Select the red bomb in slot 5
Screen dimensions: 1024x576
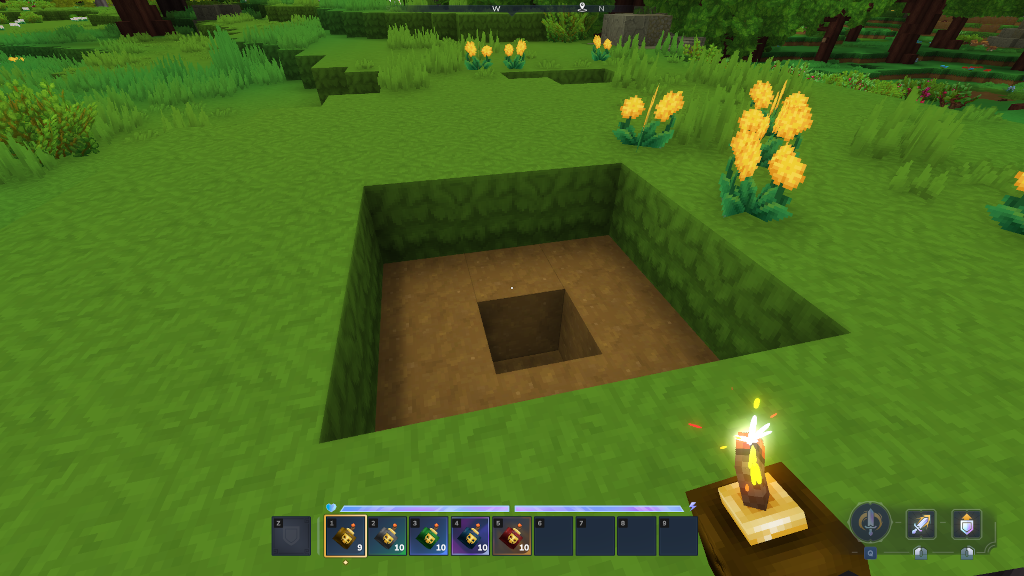click(511, 536)
